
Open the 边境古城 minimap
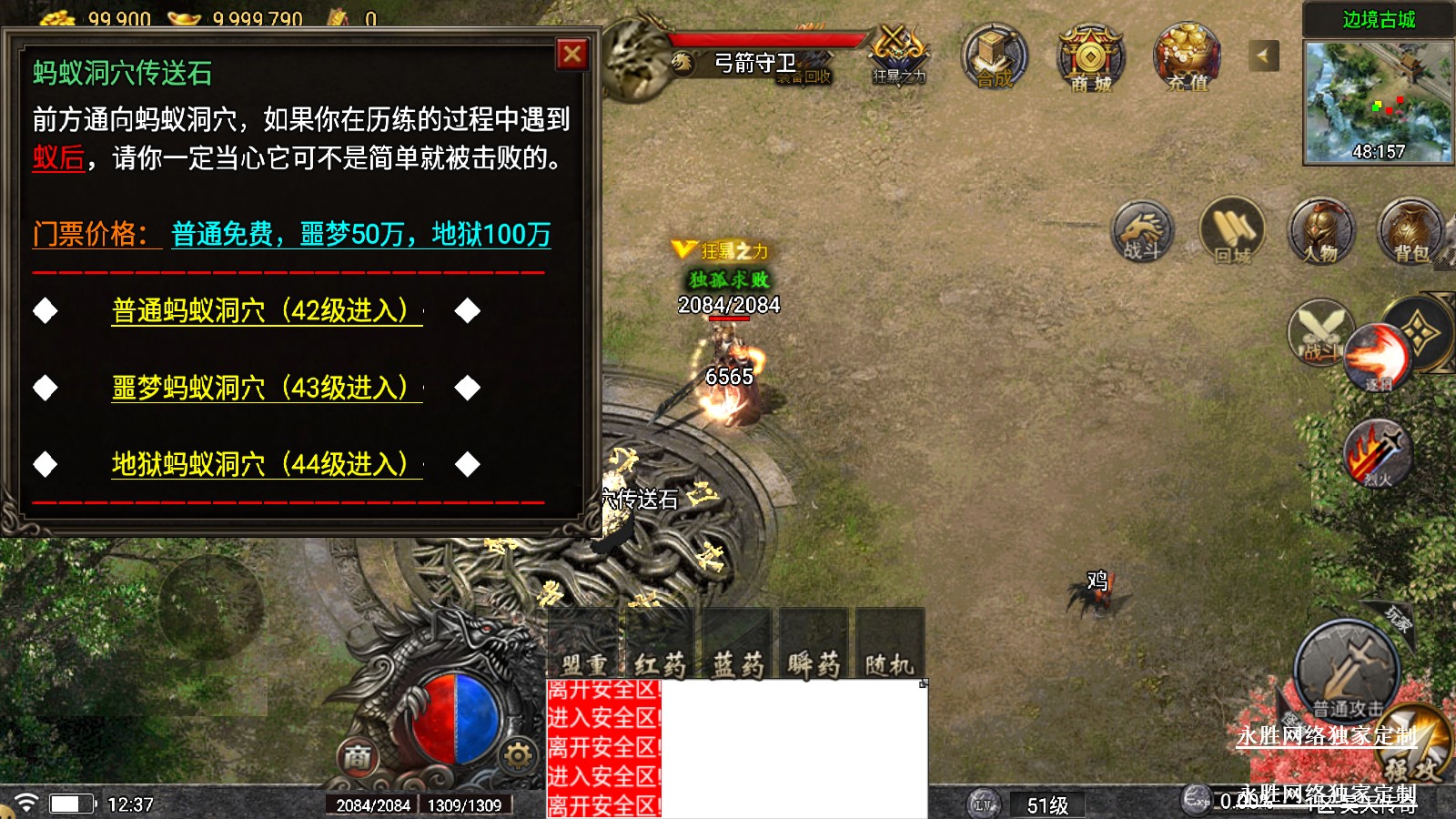1378,100
